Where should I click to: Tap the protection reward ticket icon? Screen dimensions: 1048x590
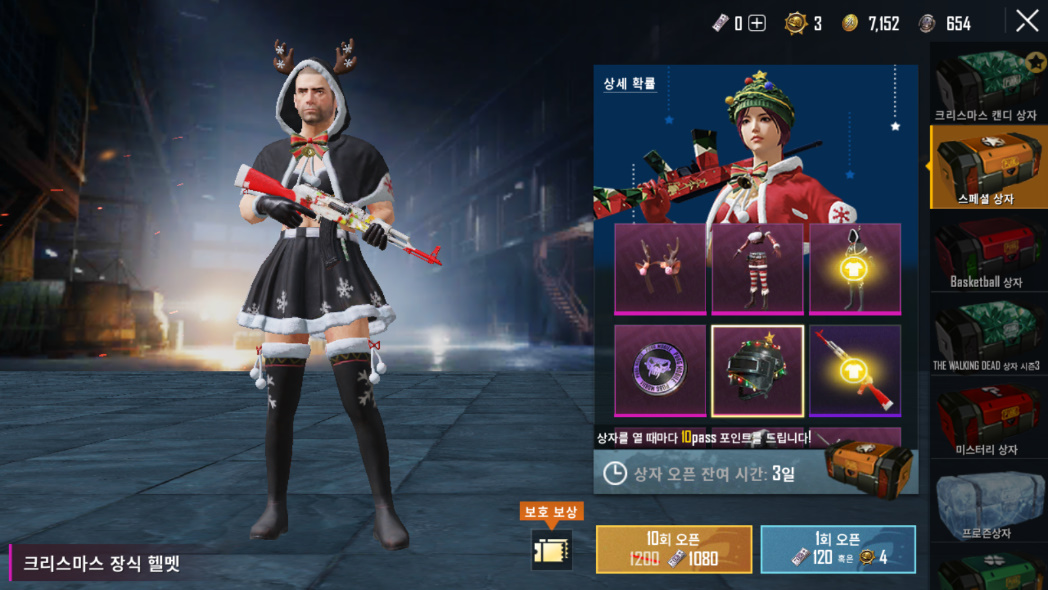551,549
